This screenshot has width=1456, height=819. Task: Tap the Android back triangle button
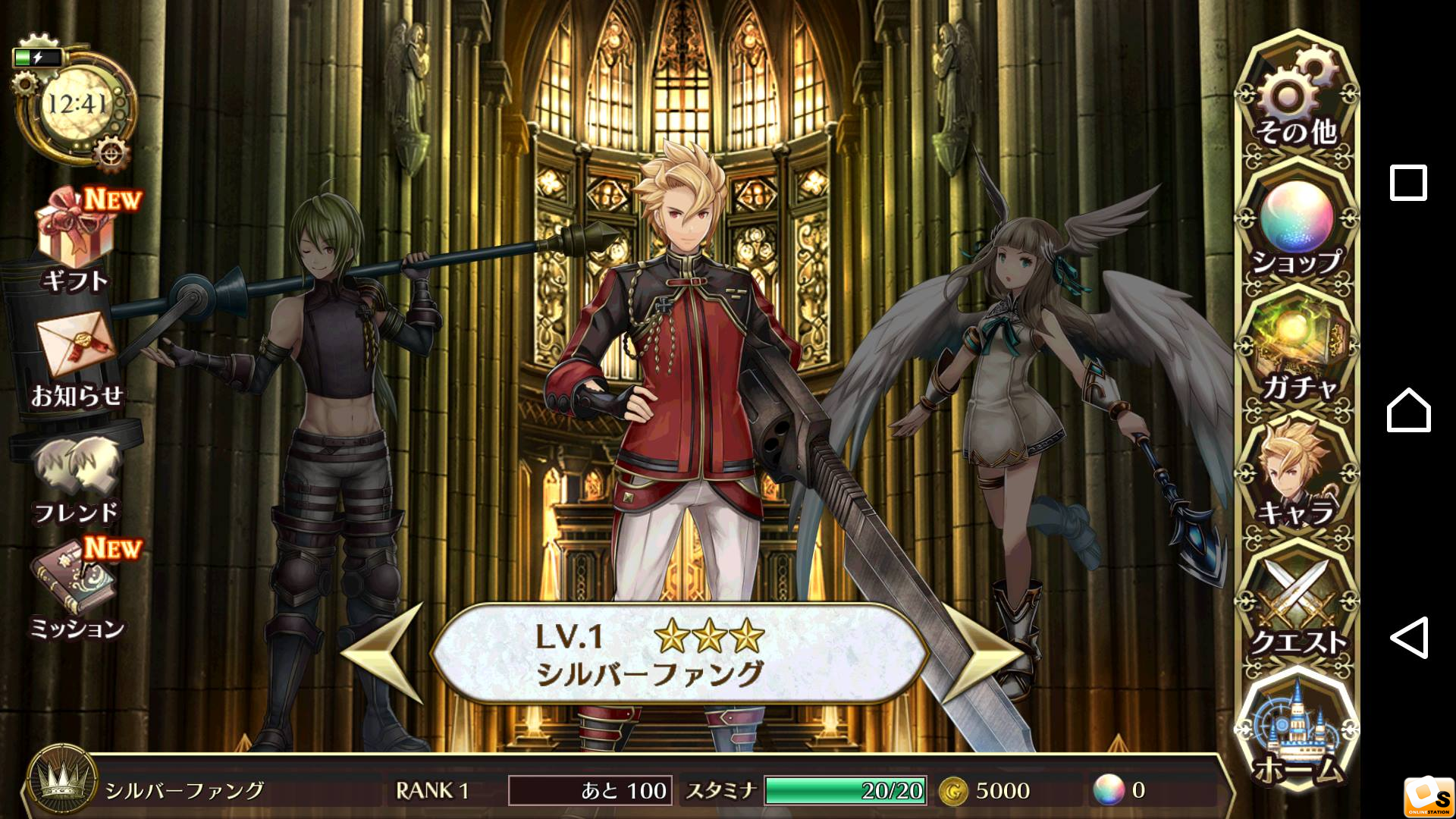(1408, 638)
